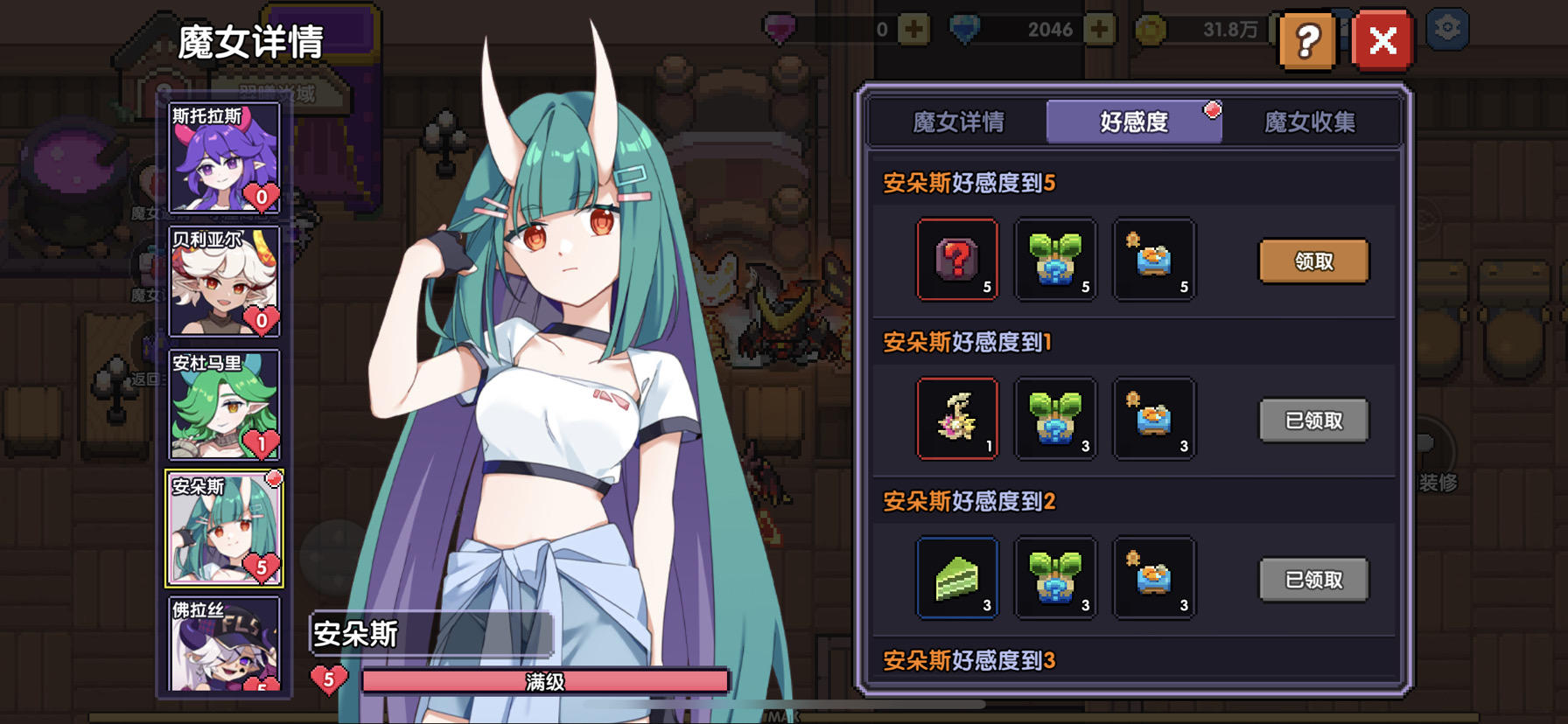Screen dimensions: 1568x724
Task: Click the blue diamond currency icon
Action: (x=967, y=29)
